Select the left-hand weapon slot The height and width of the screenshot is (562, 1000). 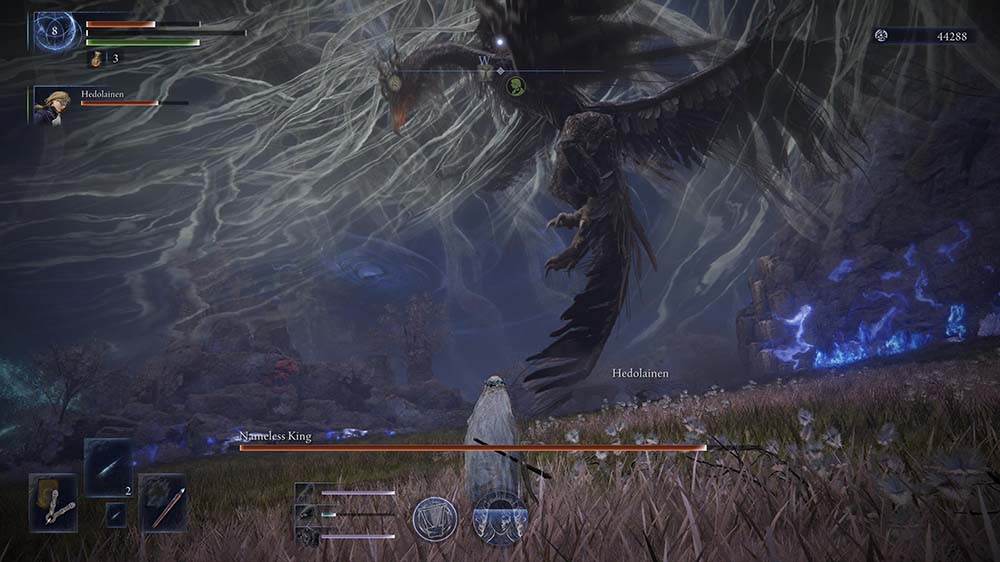53,502
